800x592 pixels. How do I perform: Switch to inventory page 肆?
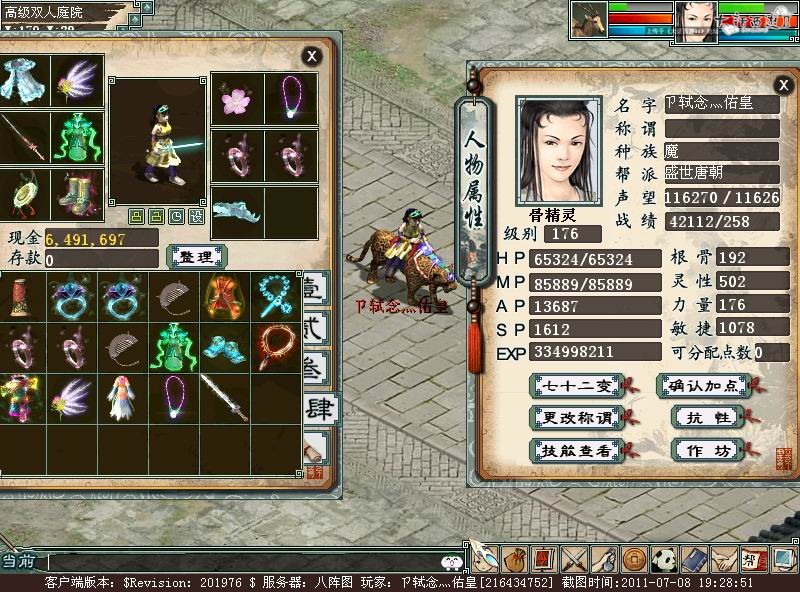tap(320, 408)
